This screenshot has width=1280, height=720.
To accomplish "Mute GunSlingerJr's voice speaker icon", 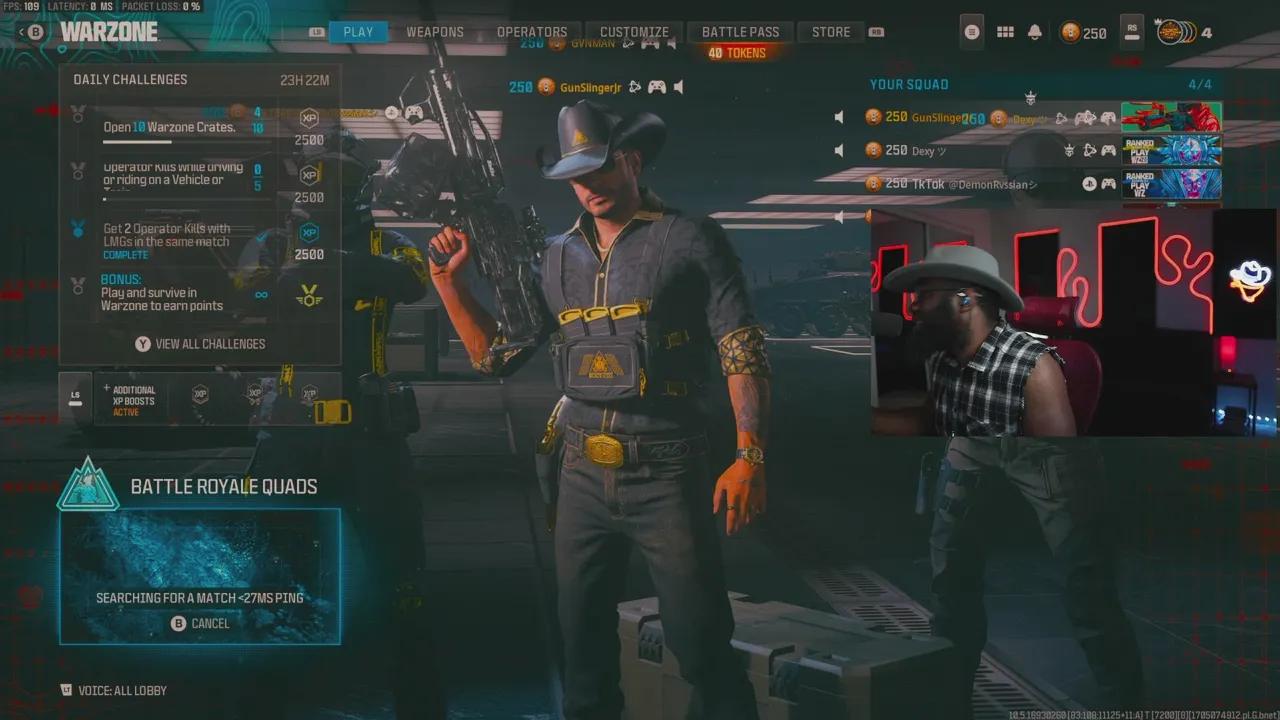I will pyautogui.click(x=838, y=116).
